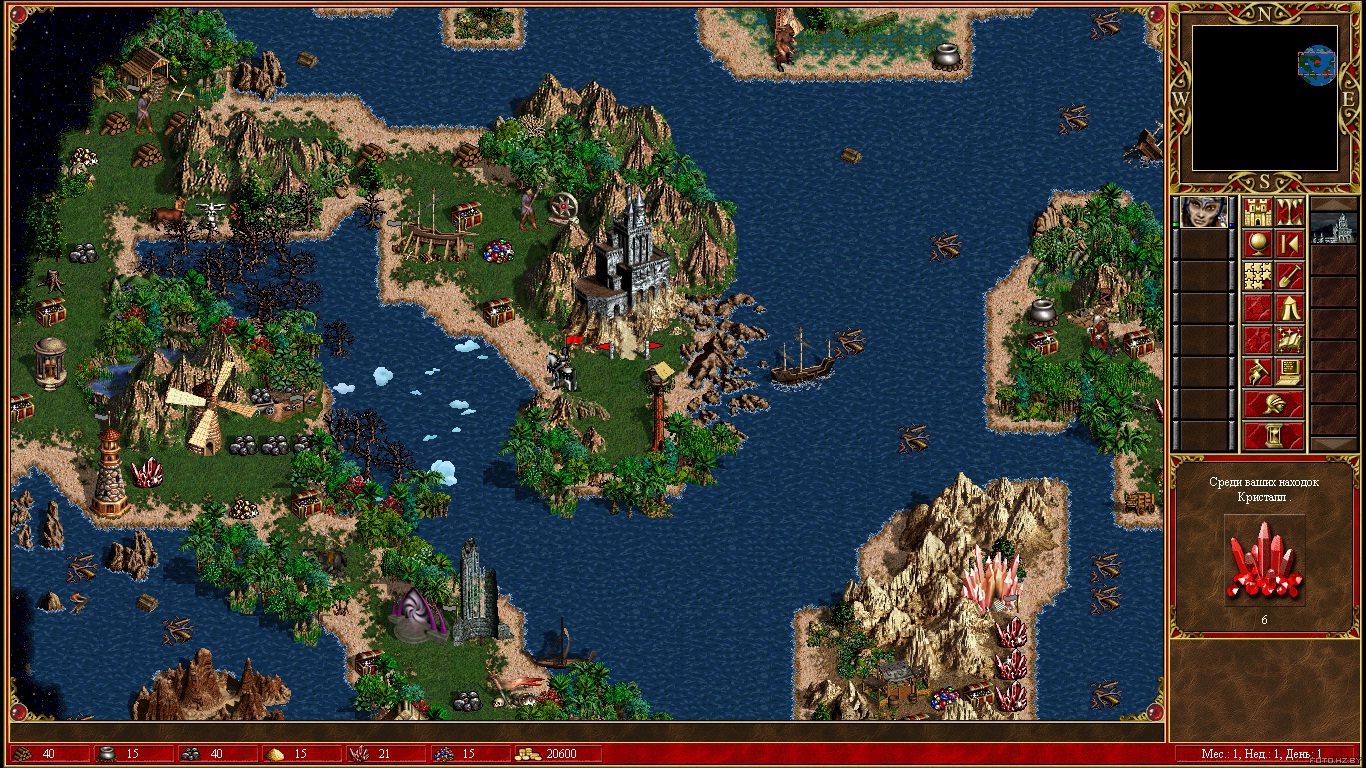Click the move hero horse button

(x=1258, y=371)
